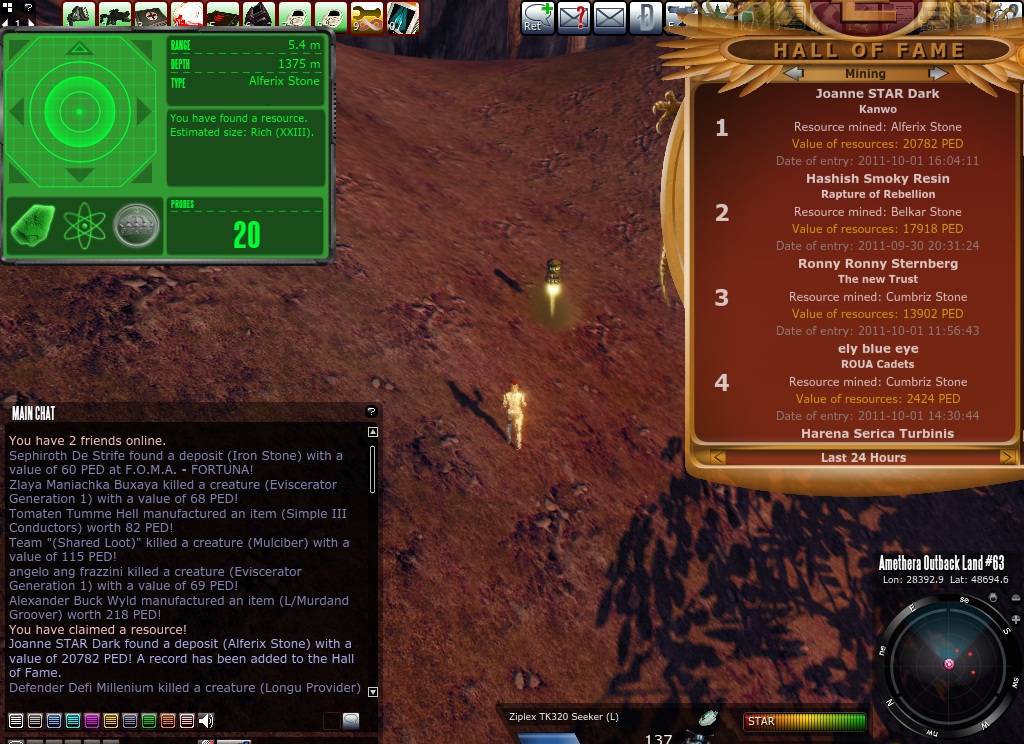Show the previous Hall of Fame category

click(793, 73)
